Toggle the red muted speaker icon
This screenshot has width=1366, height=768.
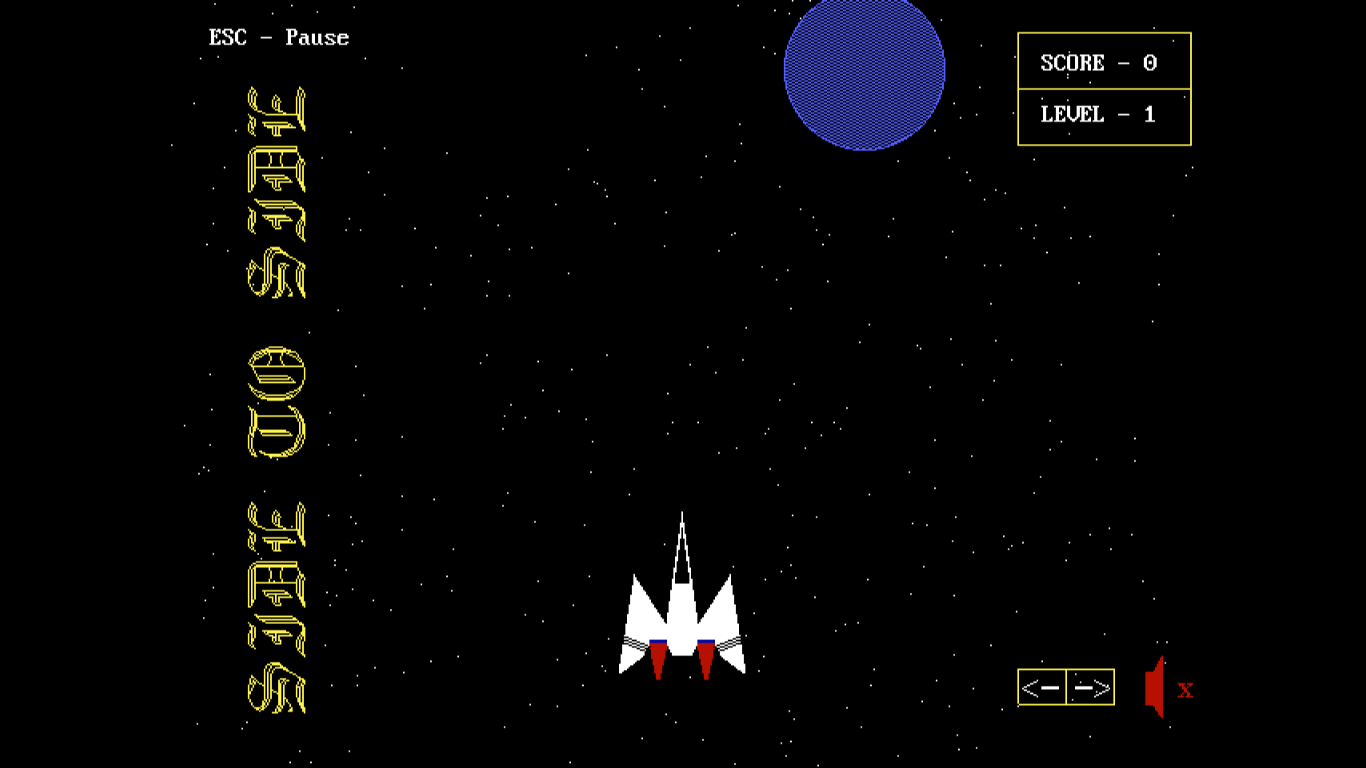[1158, 688]
